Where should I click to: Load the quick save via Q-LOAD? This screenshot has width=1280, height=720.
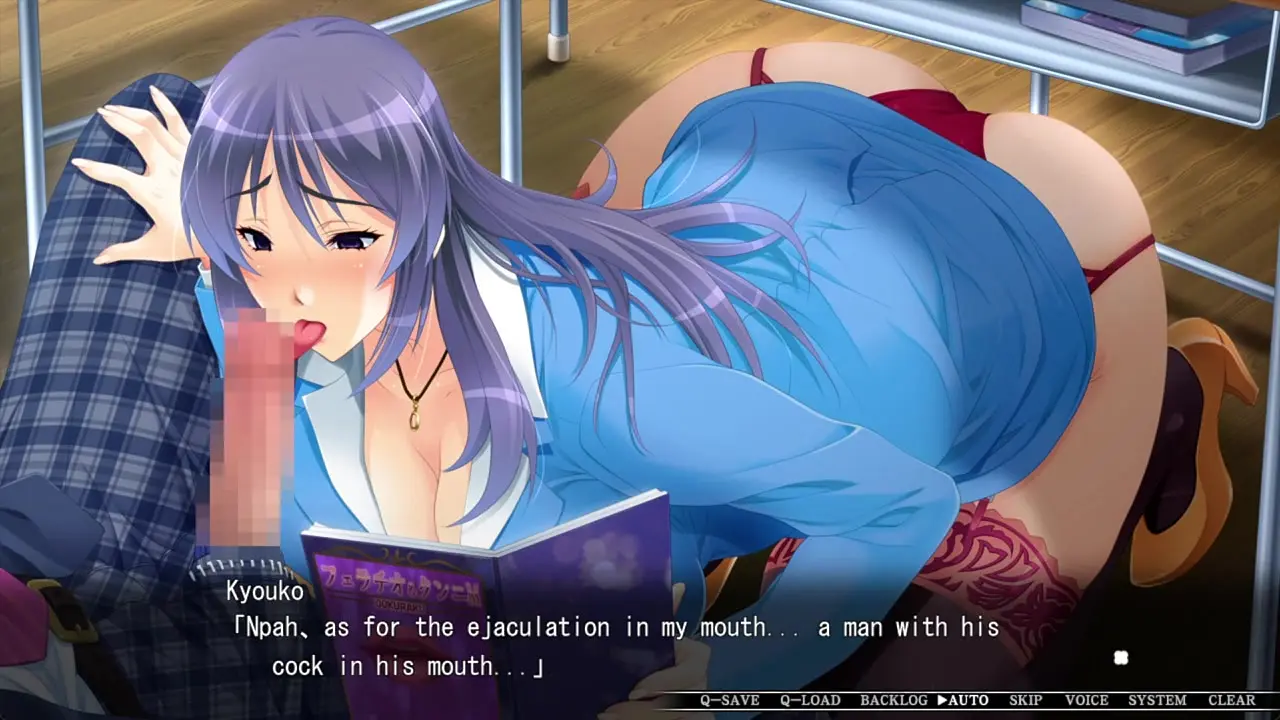tap(810, 700)
